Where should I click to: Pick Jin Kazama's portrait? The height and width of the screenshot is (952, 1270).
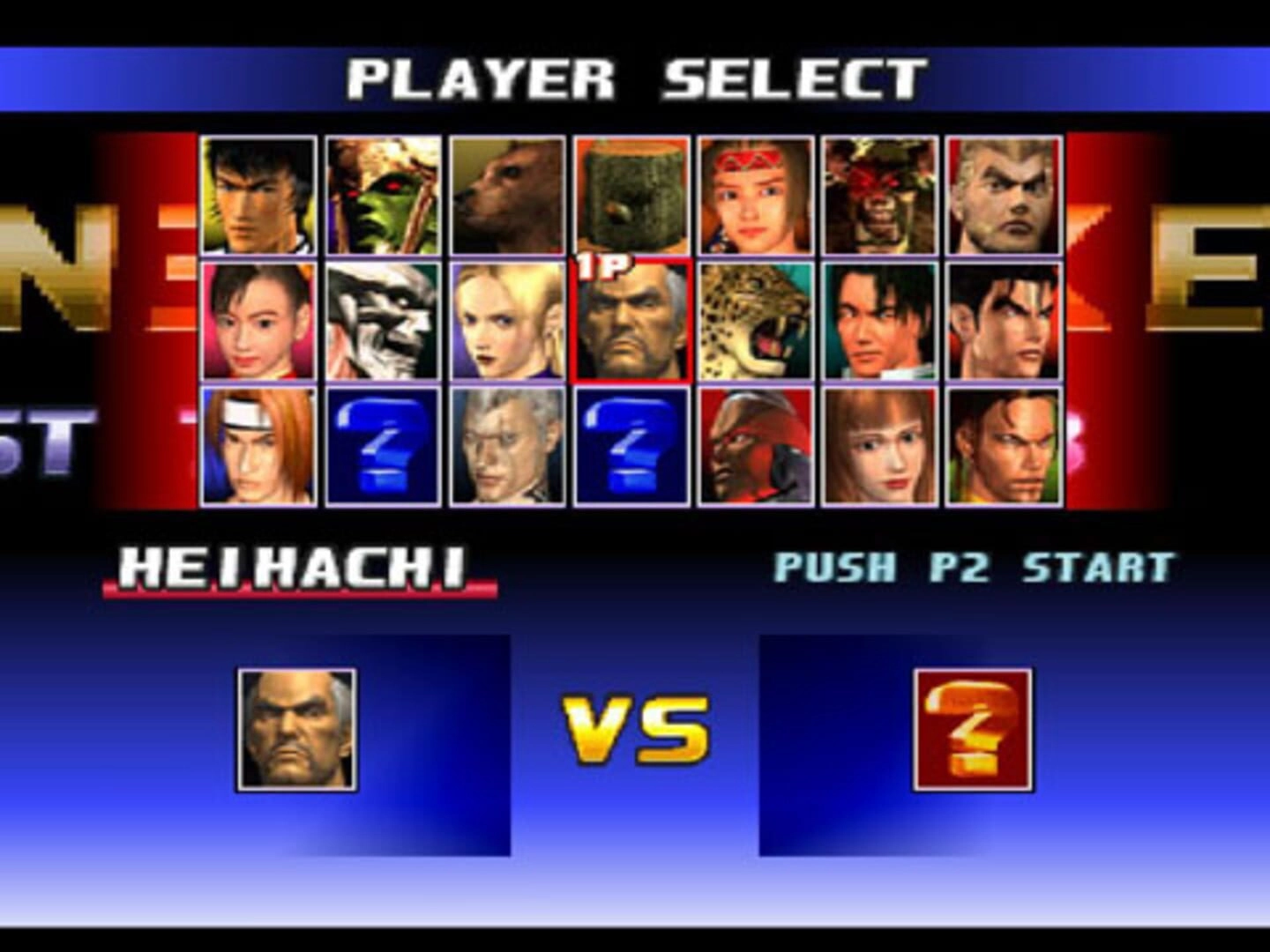(1004, 321)
